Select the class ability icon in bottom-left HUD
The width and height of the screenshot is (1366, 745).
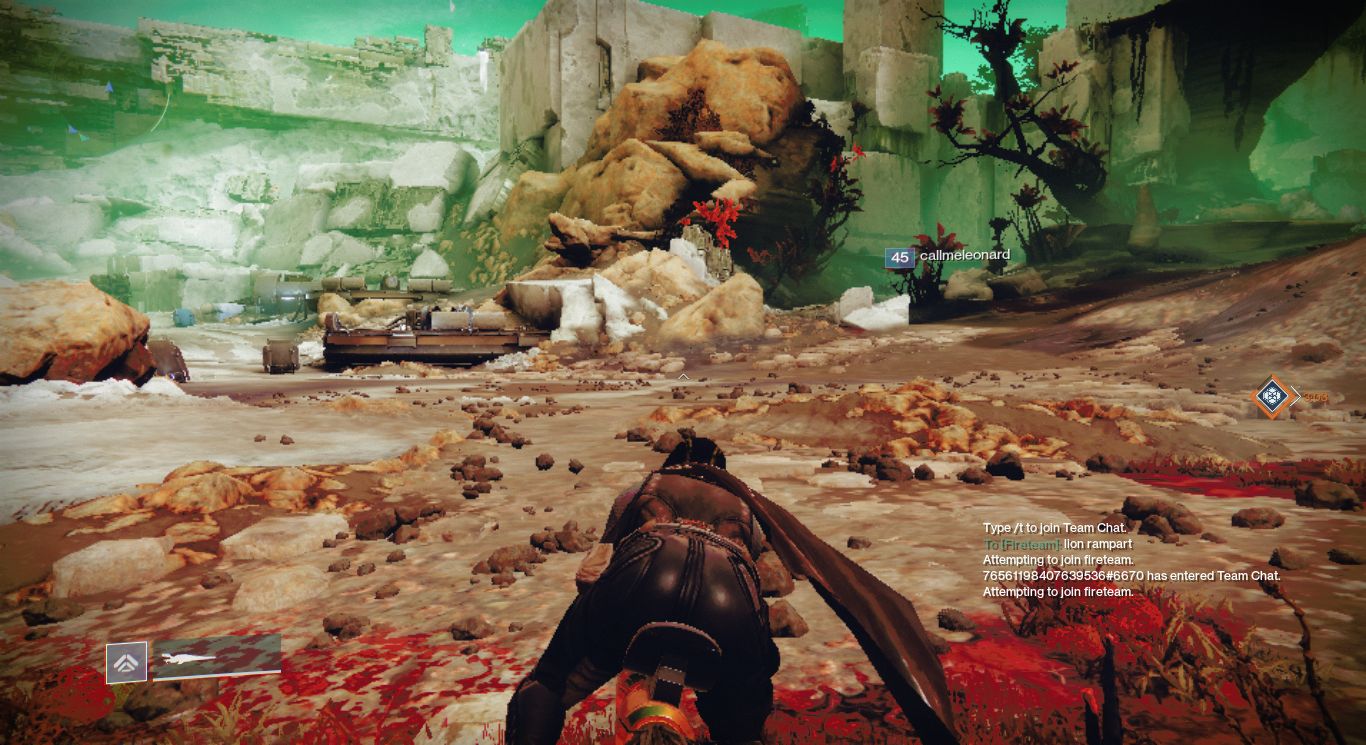(x=127, y=662)
